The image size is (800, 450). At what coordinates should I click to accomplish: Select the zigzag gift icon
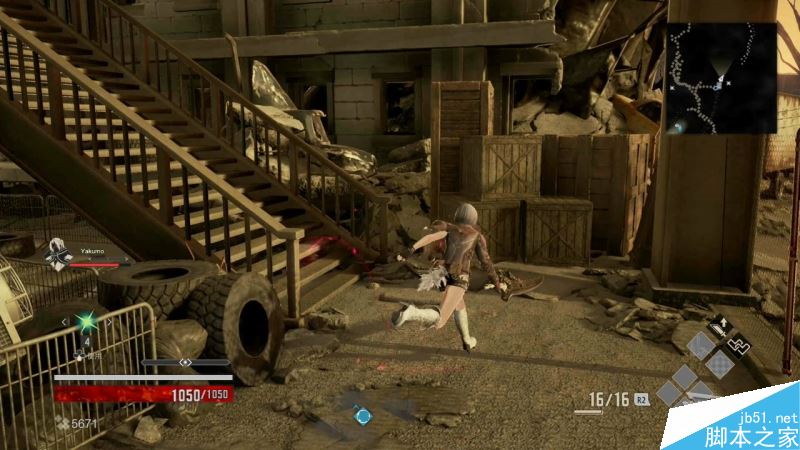pos(738,346)
